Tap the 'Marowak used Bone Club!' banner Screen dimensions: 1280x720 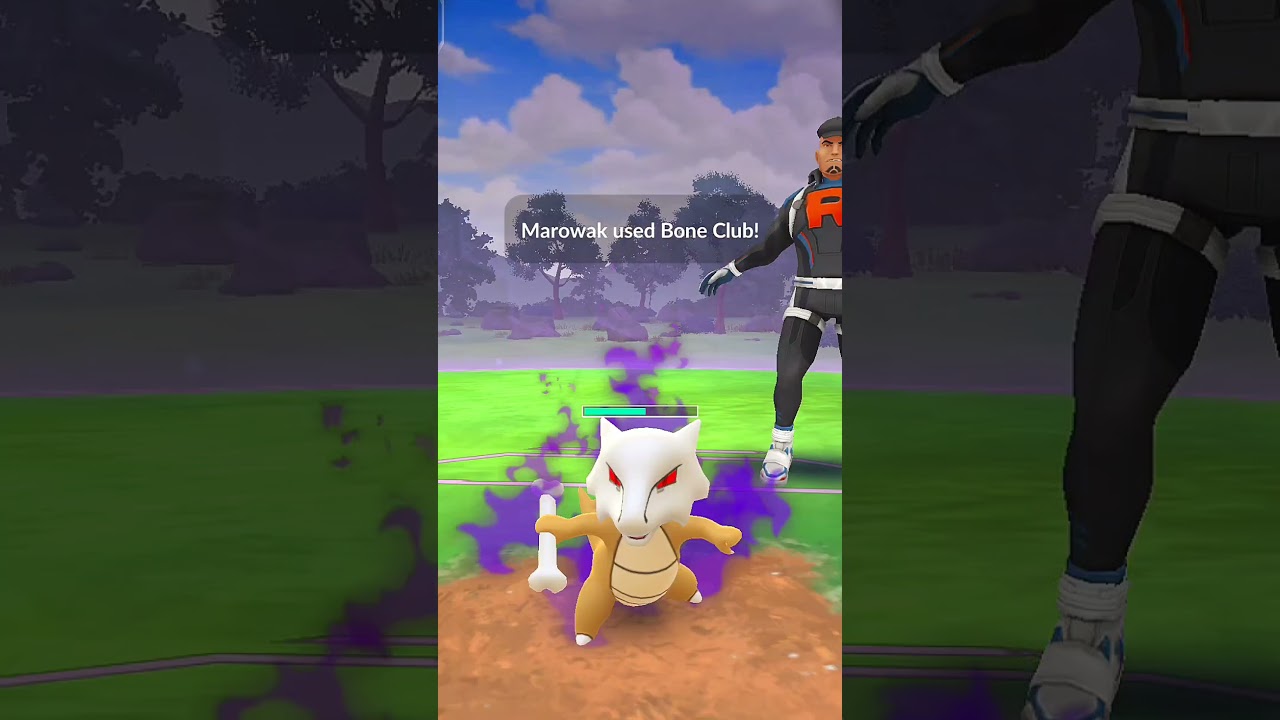641,230
